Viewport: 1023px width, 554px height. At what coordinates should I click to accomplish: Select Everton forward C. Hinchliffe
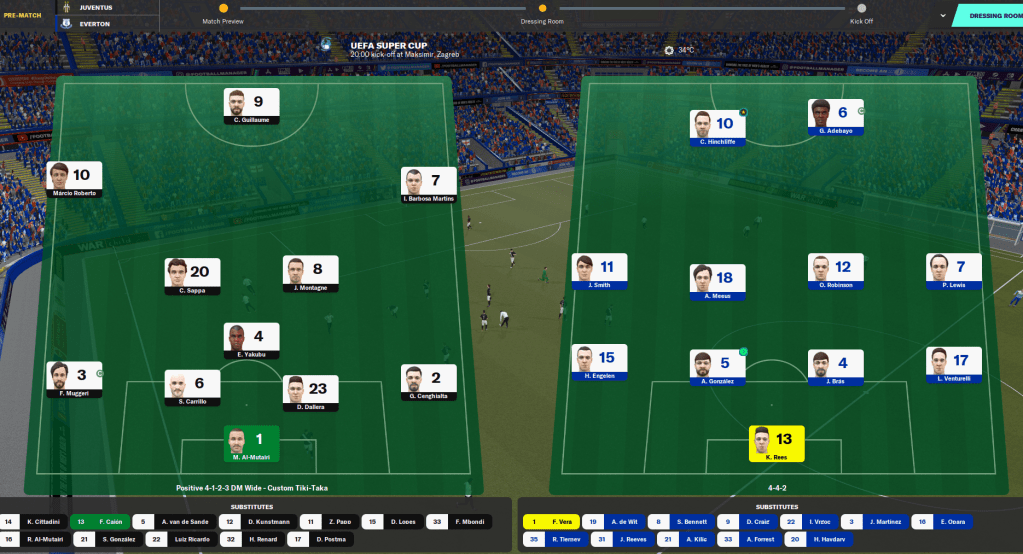point(717,128)
